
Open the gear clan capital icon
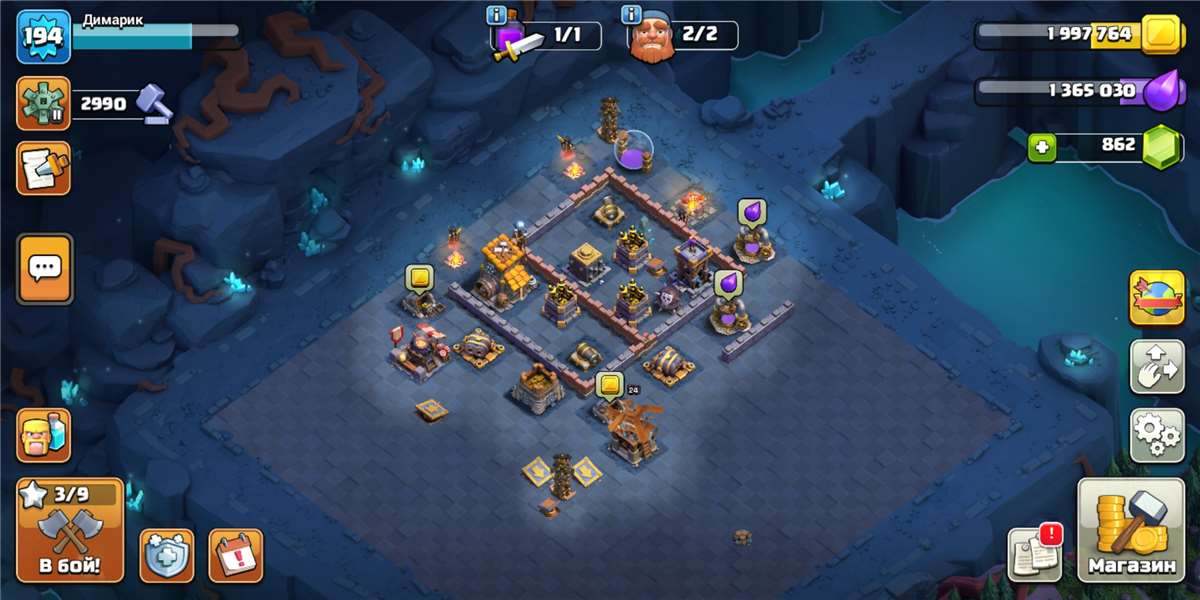coord(43,103)
